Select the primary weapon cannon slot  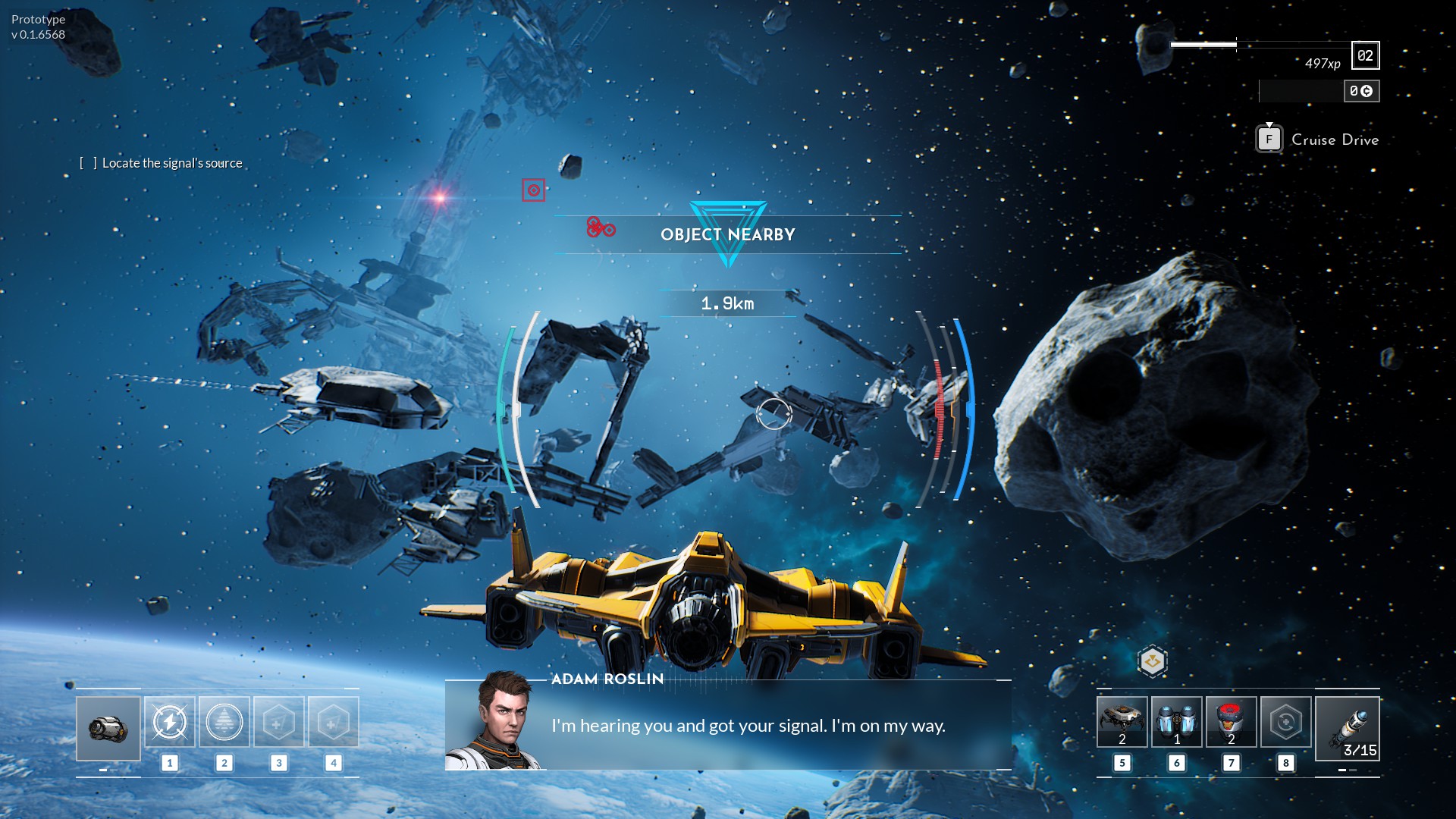pyautogui.click(x=108, y=728)
